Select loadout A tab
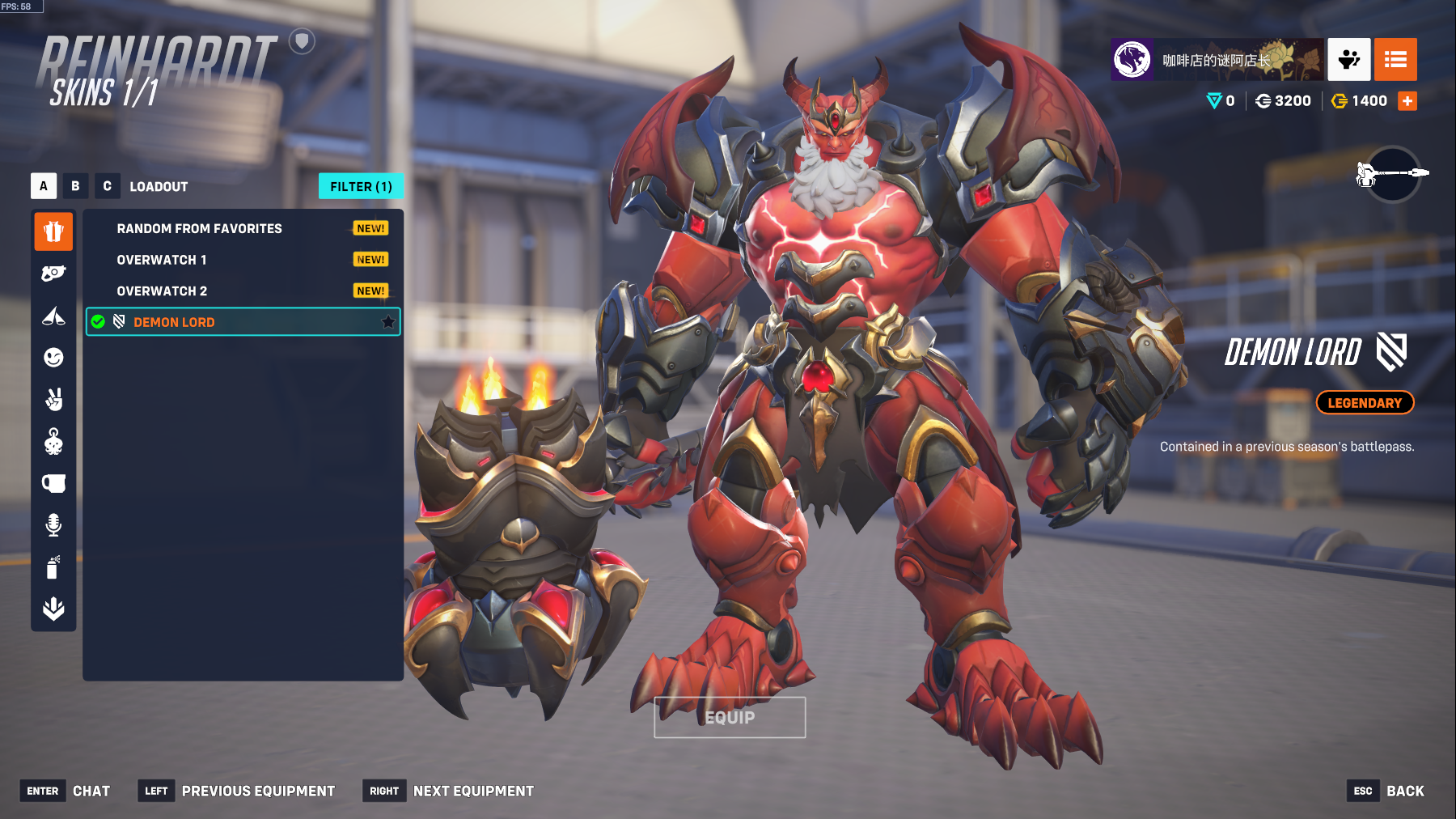1456x819 pixels. pos(44,186)
